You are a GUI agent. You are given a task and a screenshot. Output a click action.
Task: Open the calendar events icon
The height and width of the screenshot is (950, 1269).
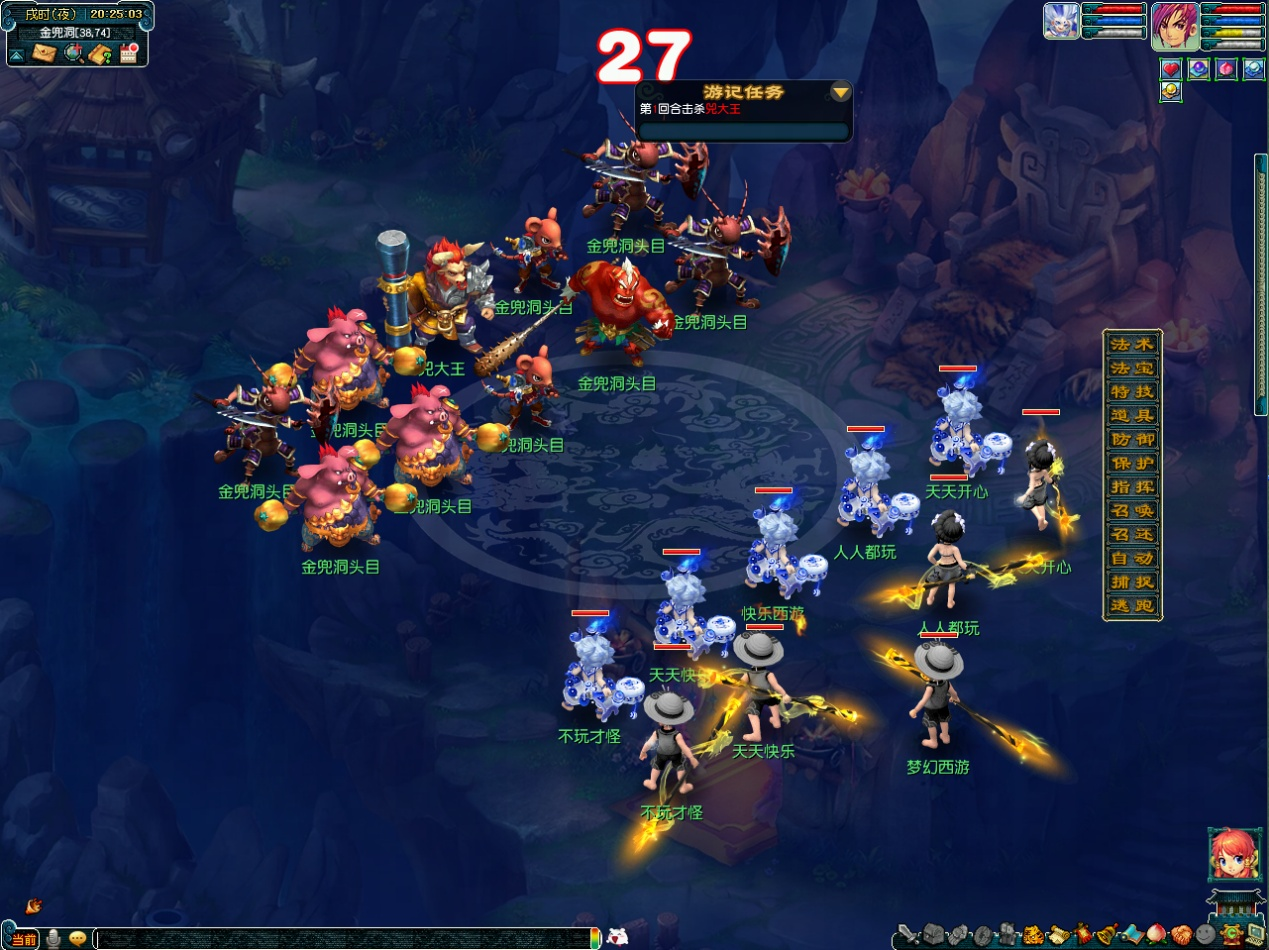point(128,54)
